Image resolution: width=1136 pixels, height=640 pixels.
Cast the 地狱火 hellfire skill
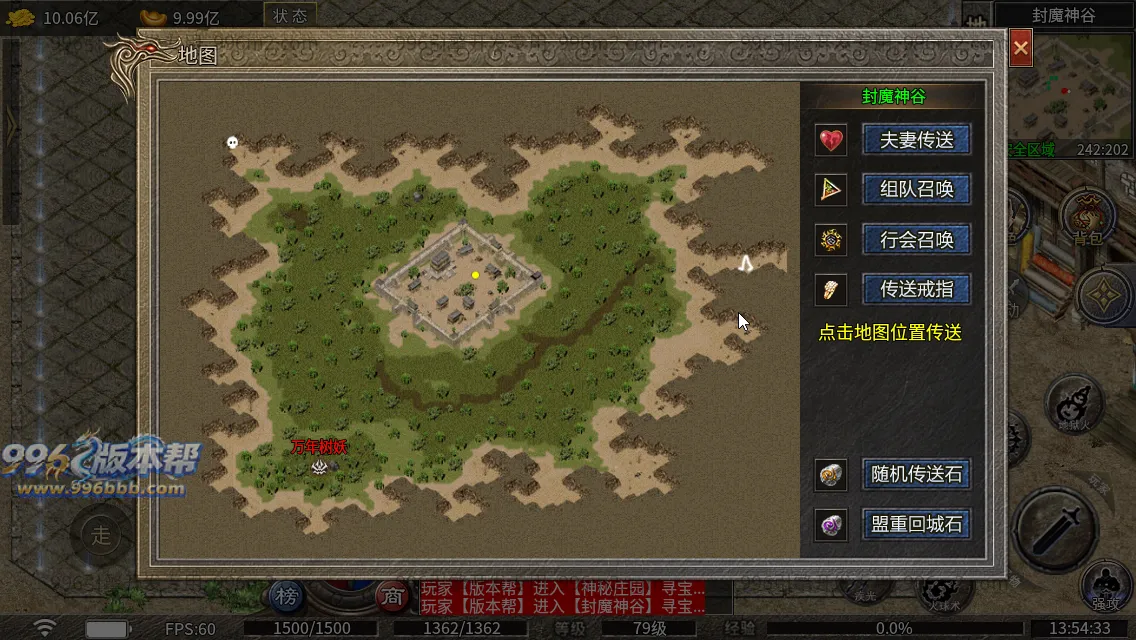tap(1073, 404)
